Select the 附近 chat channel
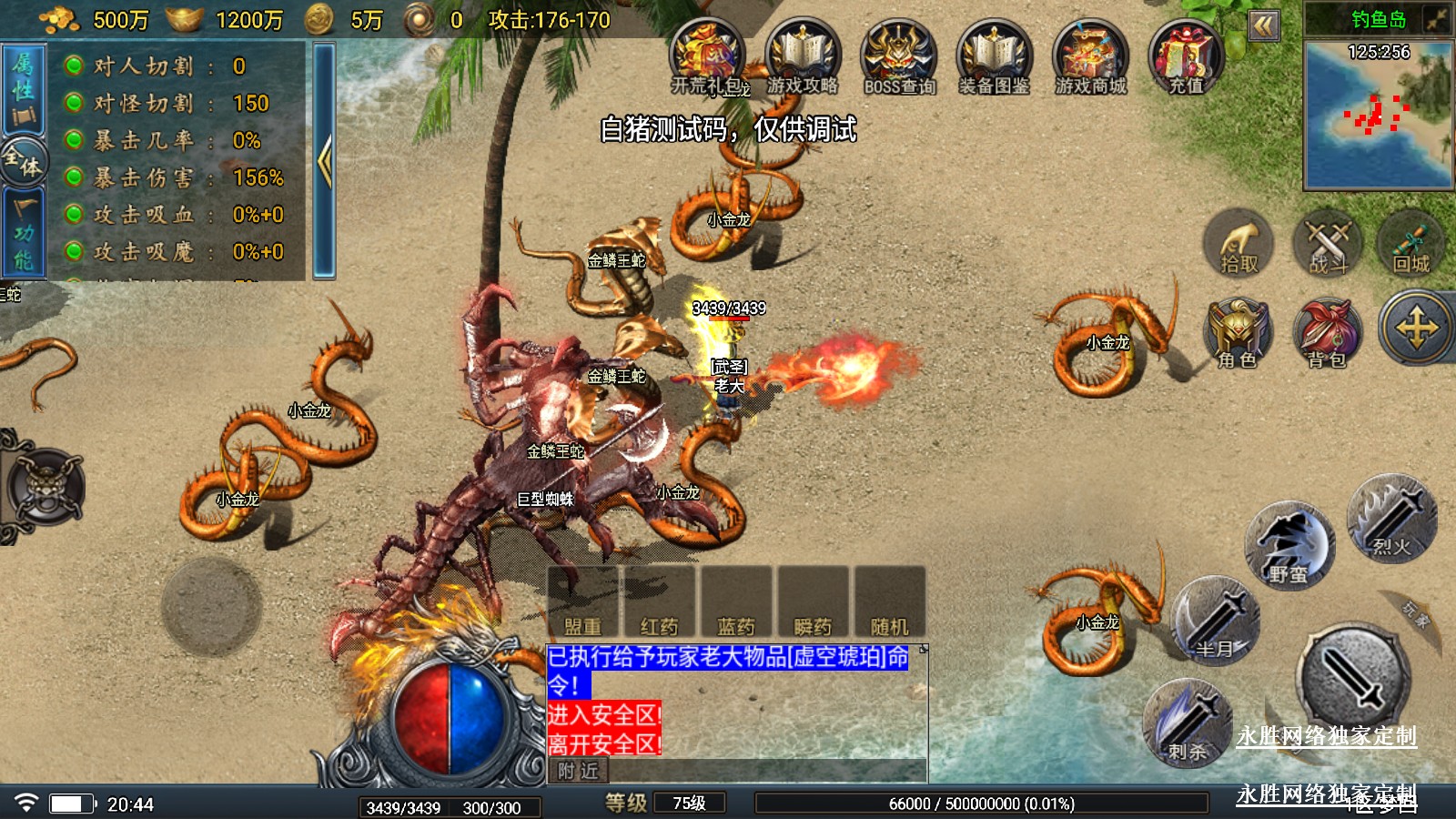 (579, 772)
